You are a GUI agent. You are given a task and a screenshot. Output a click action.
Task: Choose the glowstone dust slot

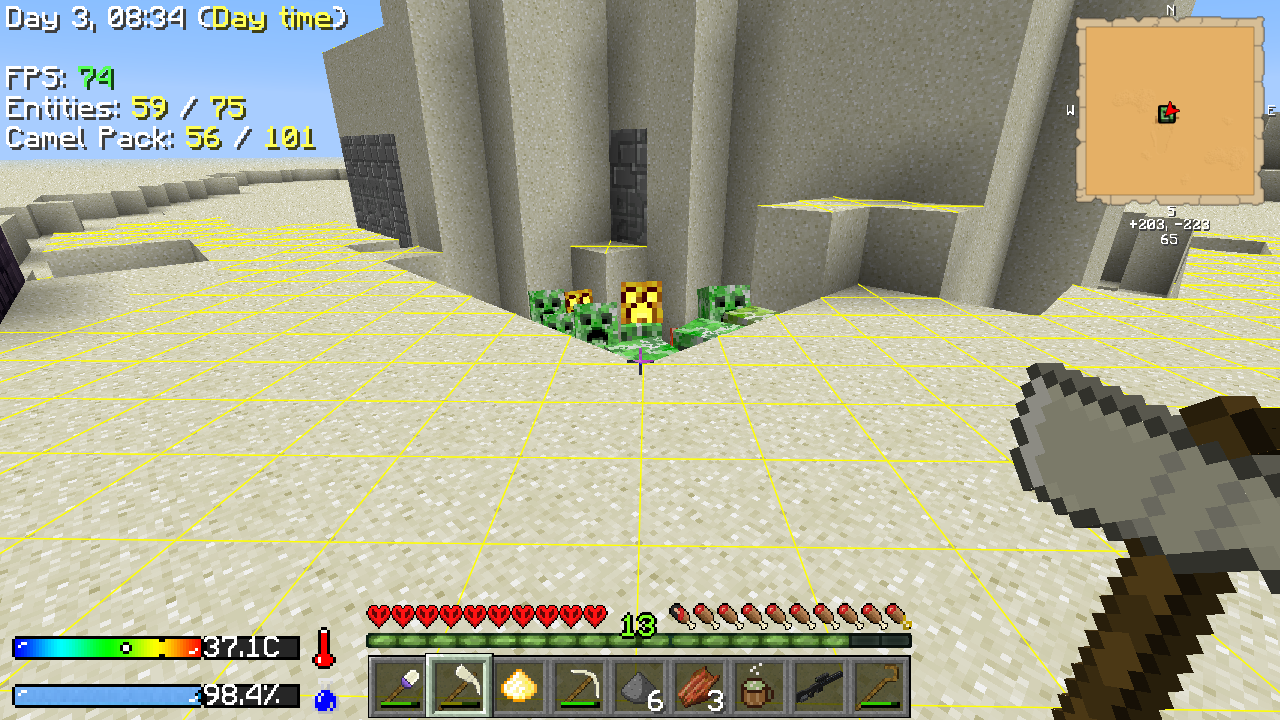point(519,686)
